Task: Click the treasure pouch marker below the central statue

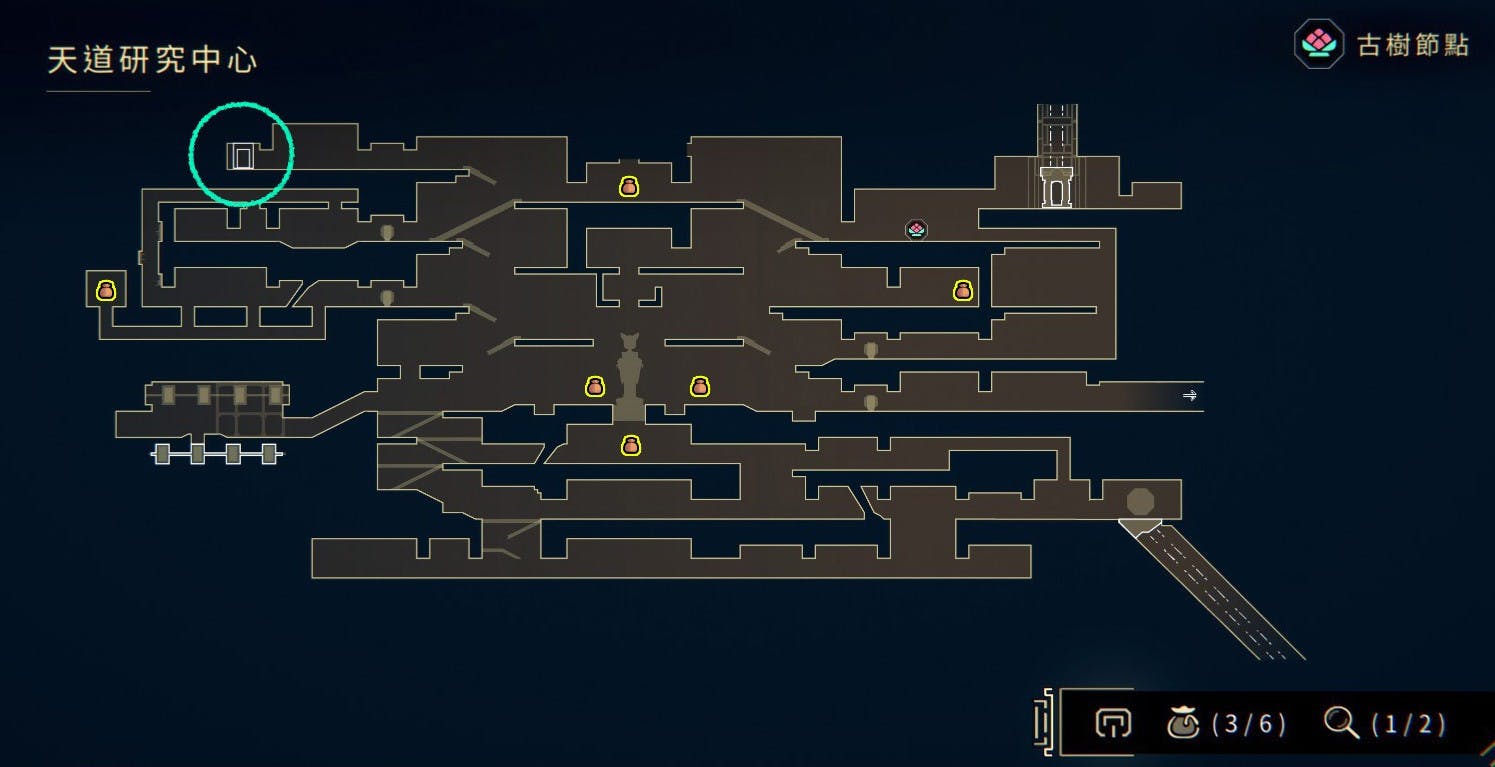Action: point(630,445)
